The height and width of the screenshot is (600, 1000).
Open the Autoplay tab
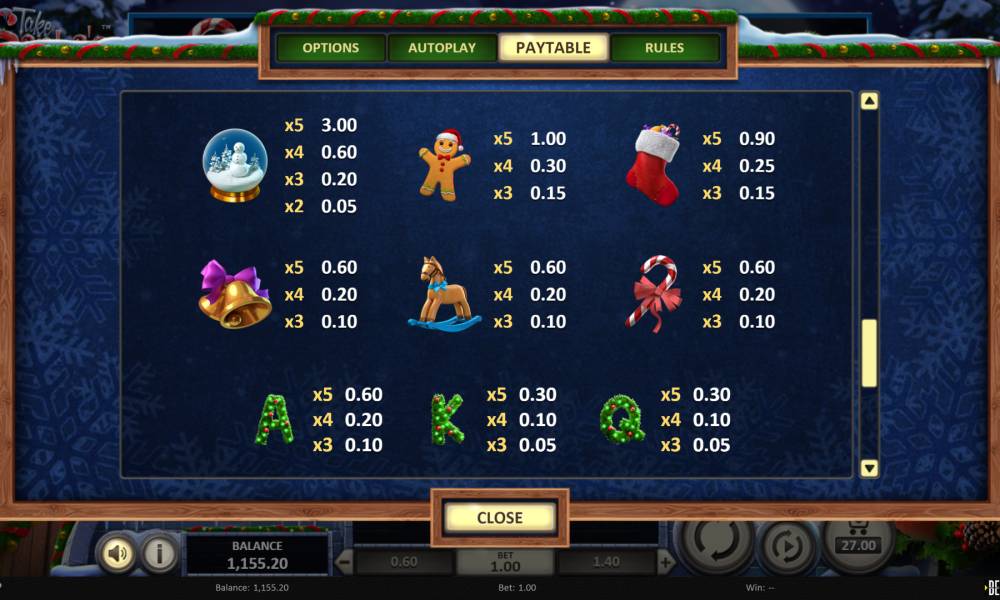tap(442, 48)
